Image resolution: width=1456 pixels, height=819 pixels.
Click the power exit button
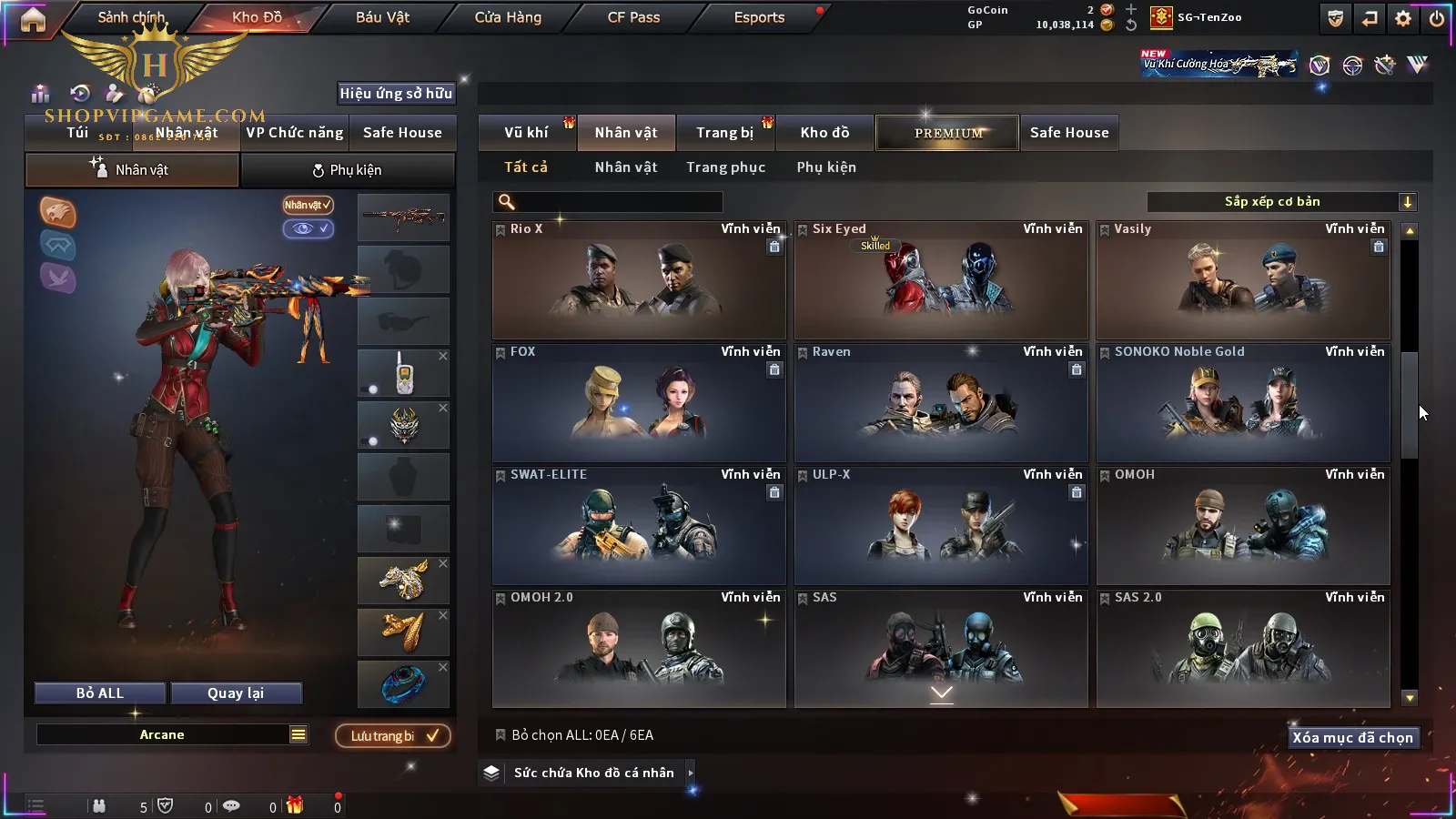pyautogui.click(x=1437, y=18)
